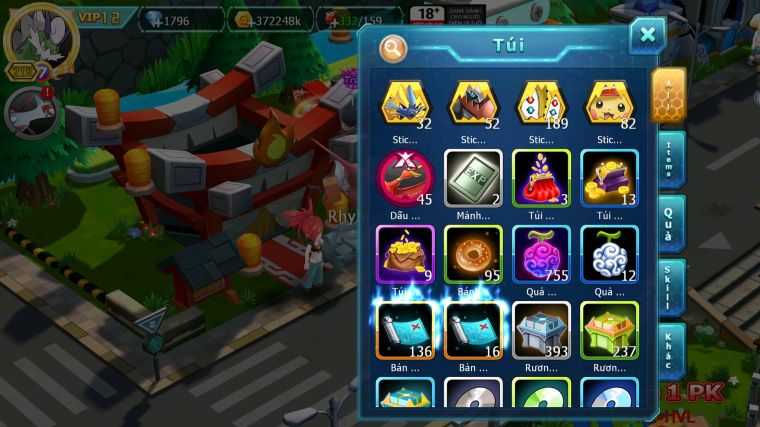
Task: Choose the purple devil fruit with 755
Action: (541, 254)
